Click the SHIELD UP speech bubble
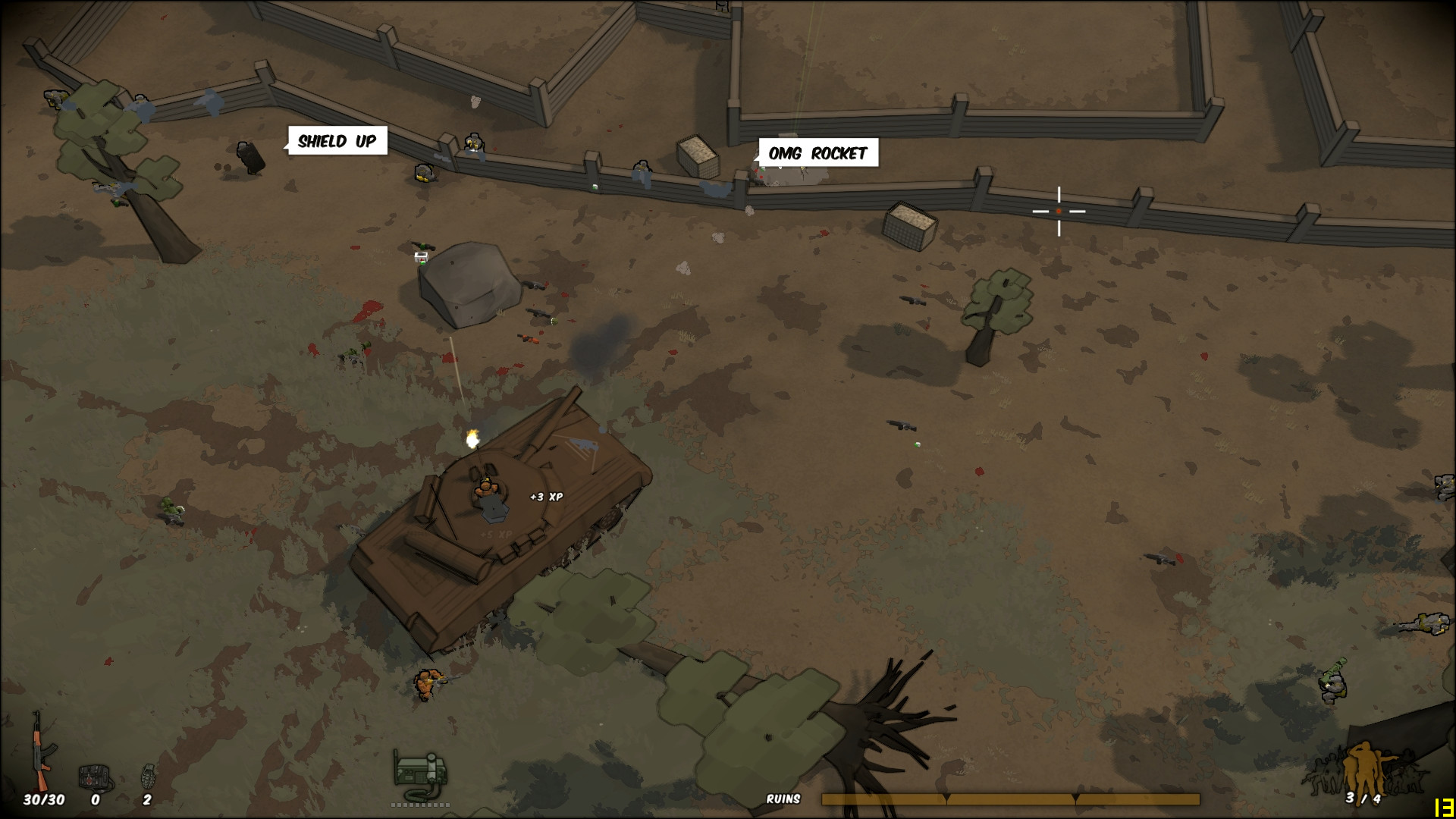Screen dimensions: 1456x819 [x=337, y=140]
